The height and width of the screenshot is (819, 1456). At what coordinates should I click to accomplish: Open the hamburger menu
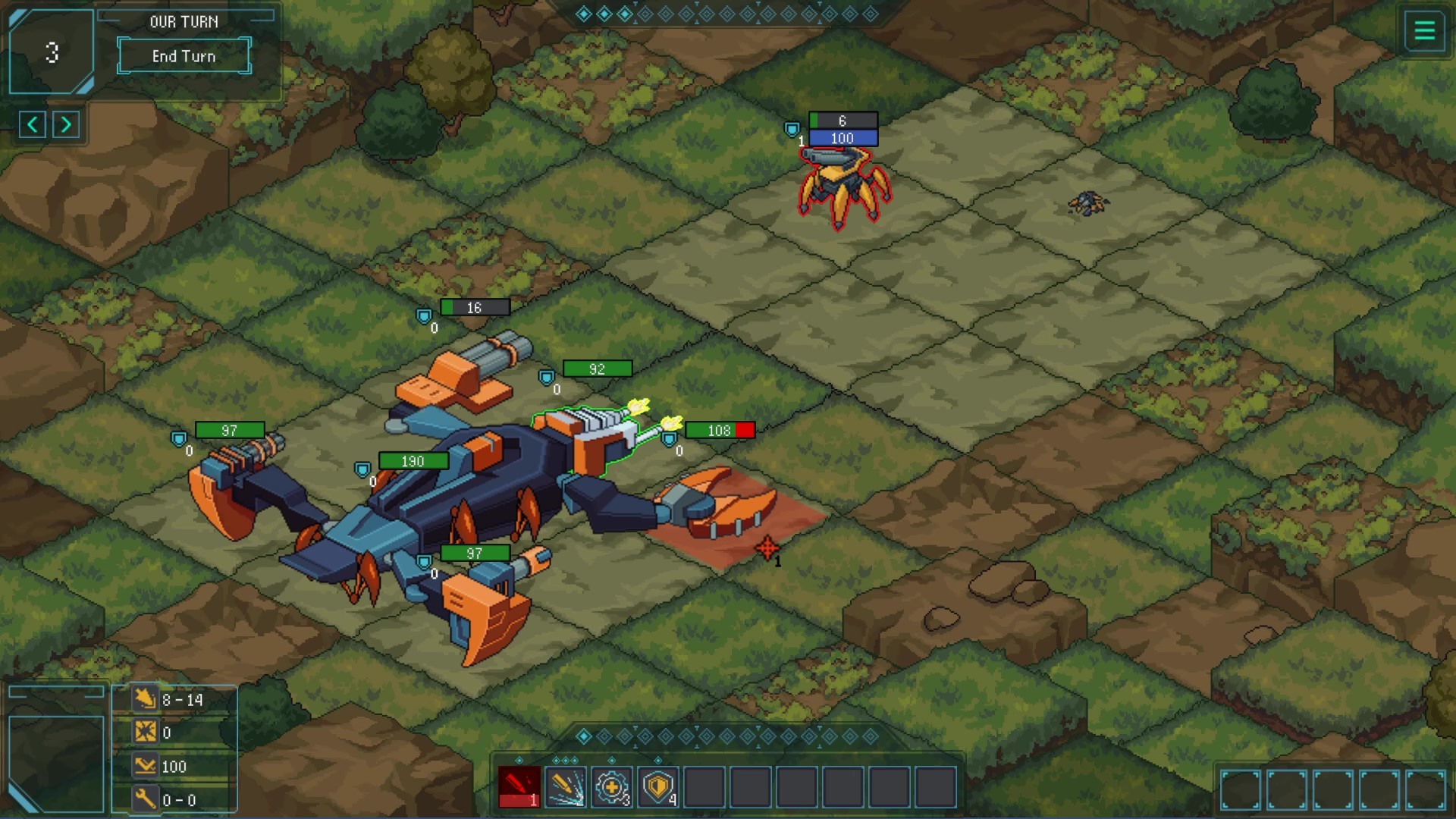pyautogui.click(x=1424, y=31)
